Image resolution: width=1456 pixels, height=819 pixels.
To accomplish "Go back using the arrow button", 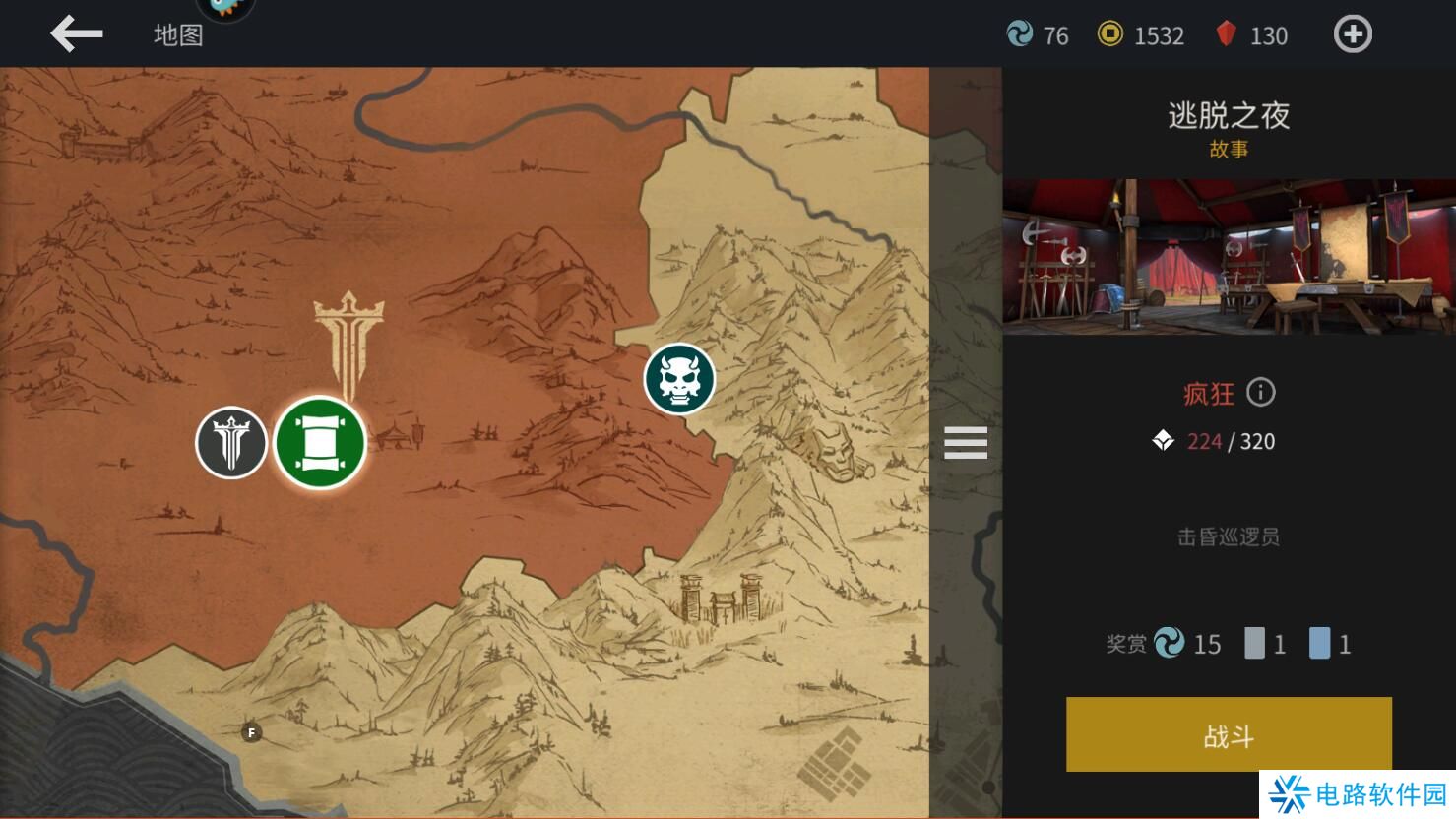I will (x=77, y=34).
